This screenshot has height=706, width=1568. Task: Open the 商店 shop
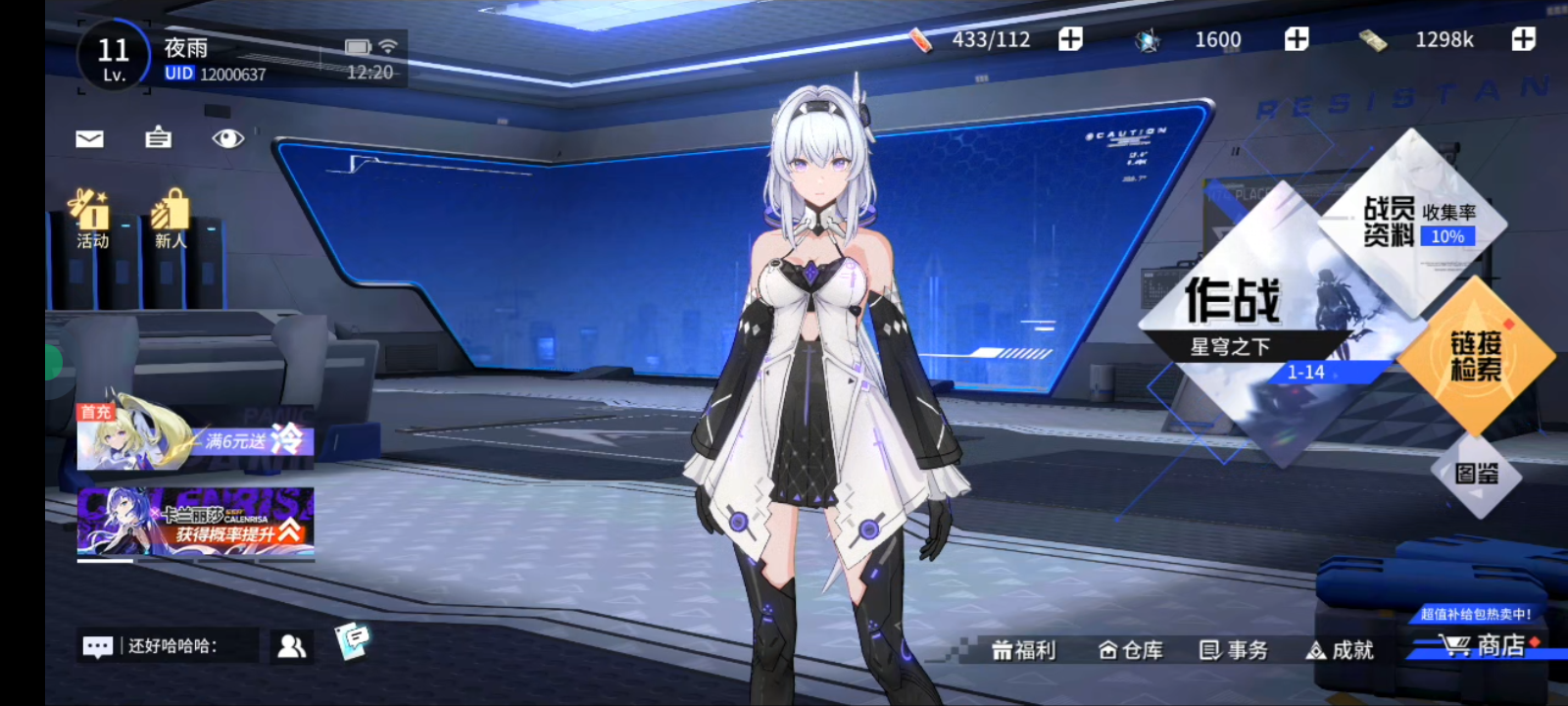tap(1484, 646)
